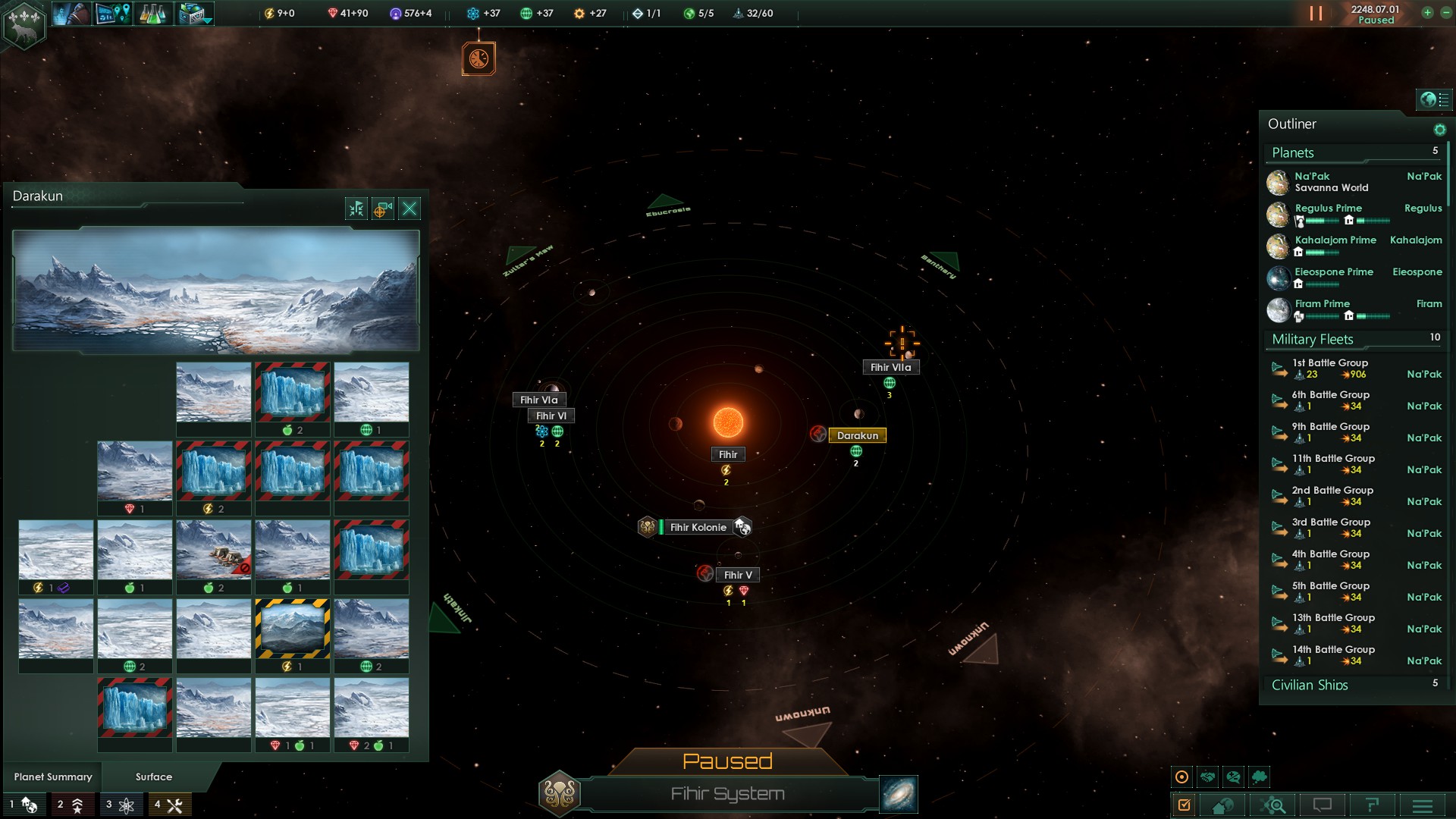Select the blocked tile with wreckage on Darakun
Screen dimensions: 1456x819
click(x=214, y=550)
